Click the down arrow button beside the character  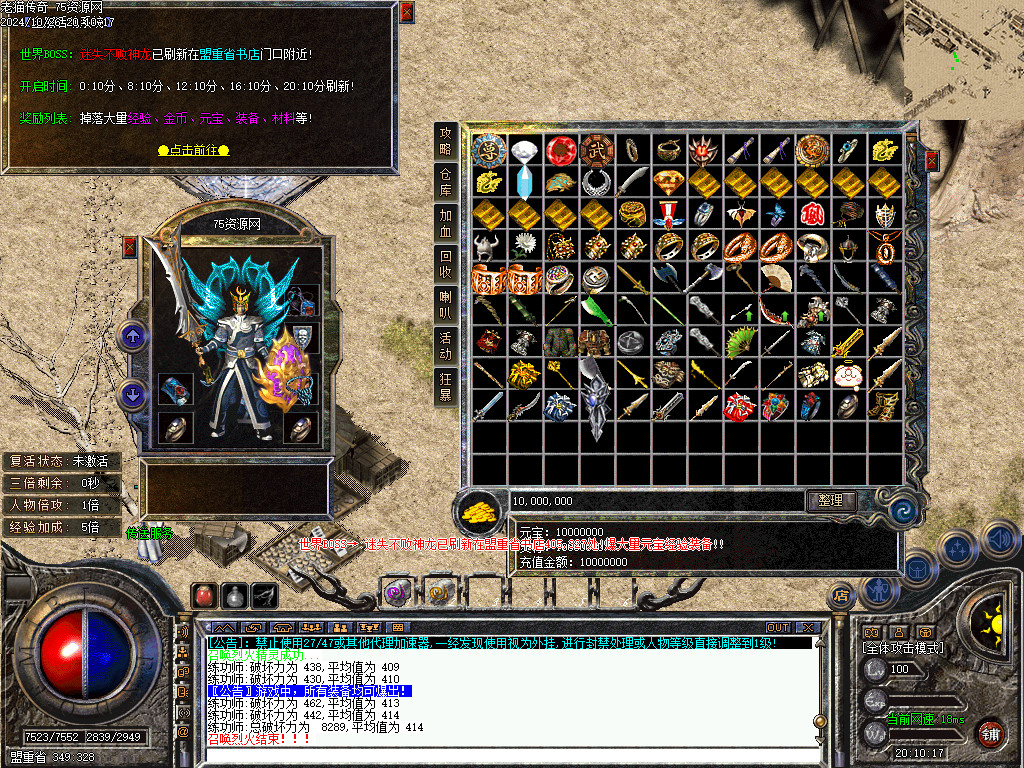[132, 394]
